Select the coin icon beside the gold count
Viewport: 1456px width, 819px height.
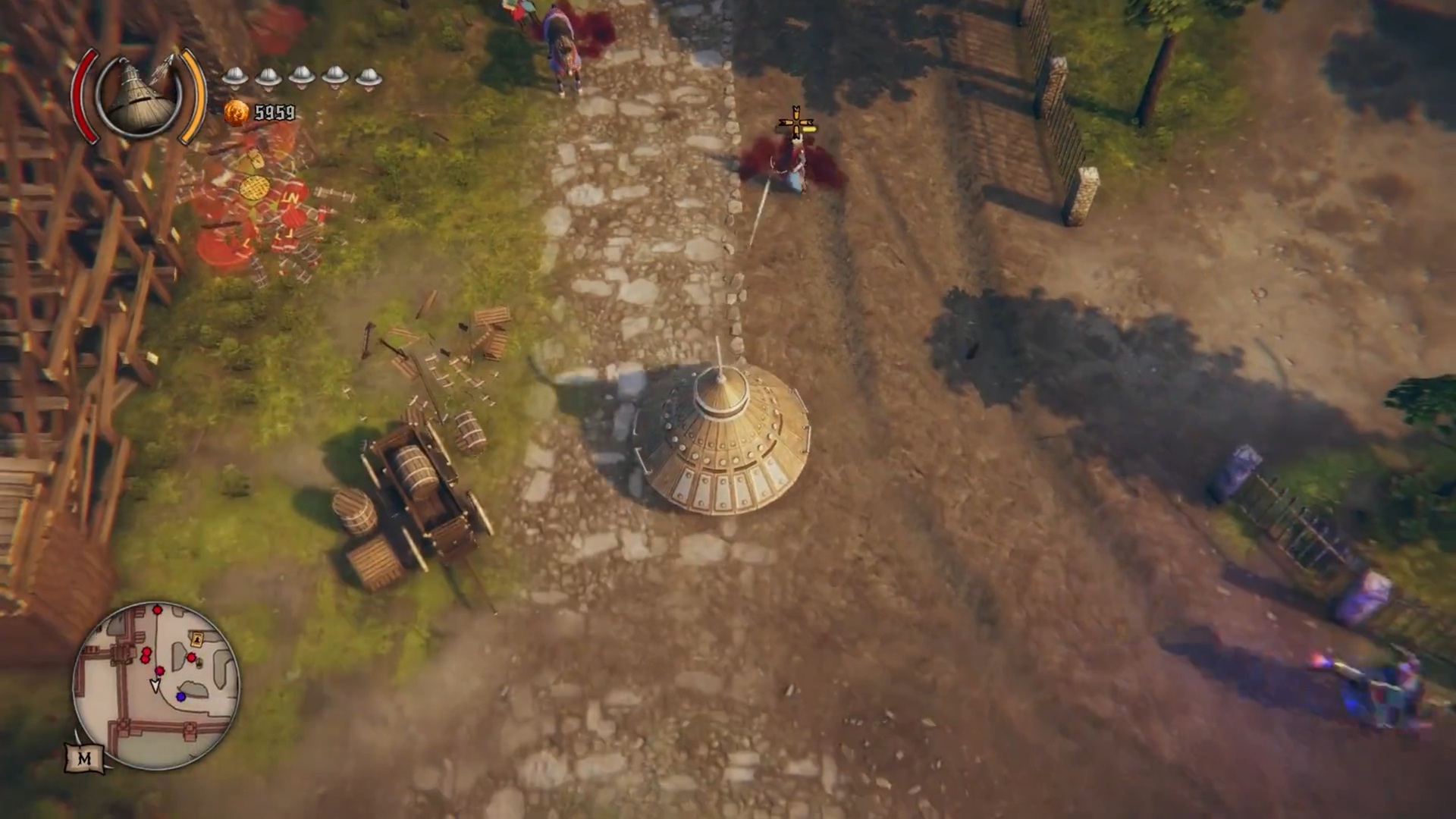(x=238, y=112)
